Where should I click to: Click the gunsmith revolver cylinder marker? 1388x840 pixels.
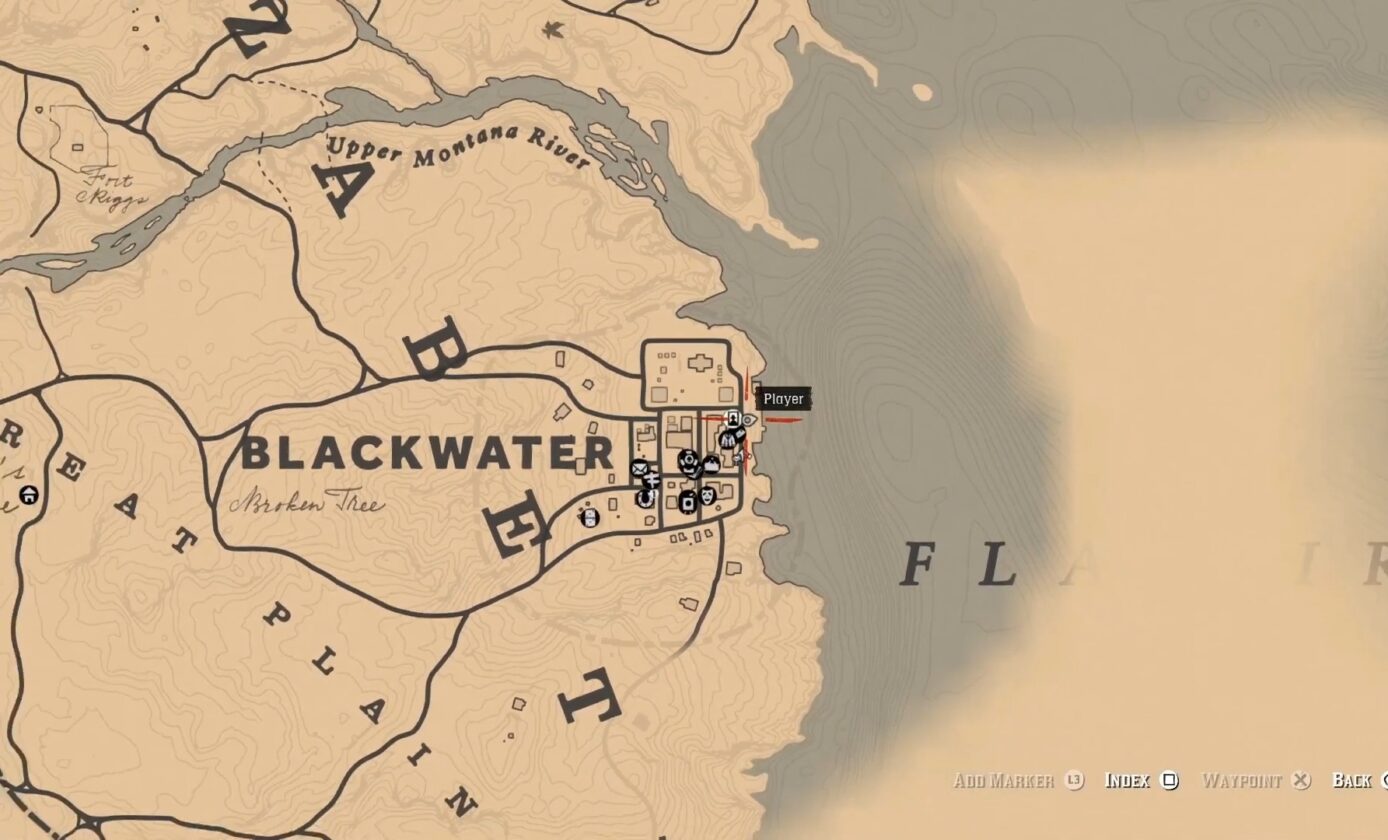688,461
